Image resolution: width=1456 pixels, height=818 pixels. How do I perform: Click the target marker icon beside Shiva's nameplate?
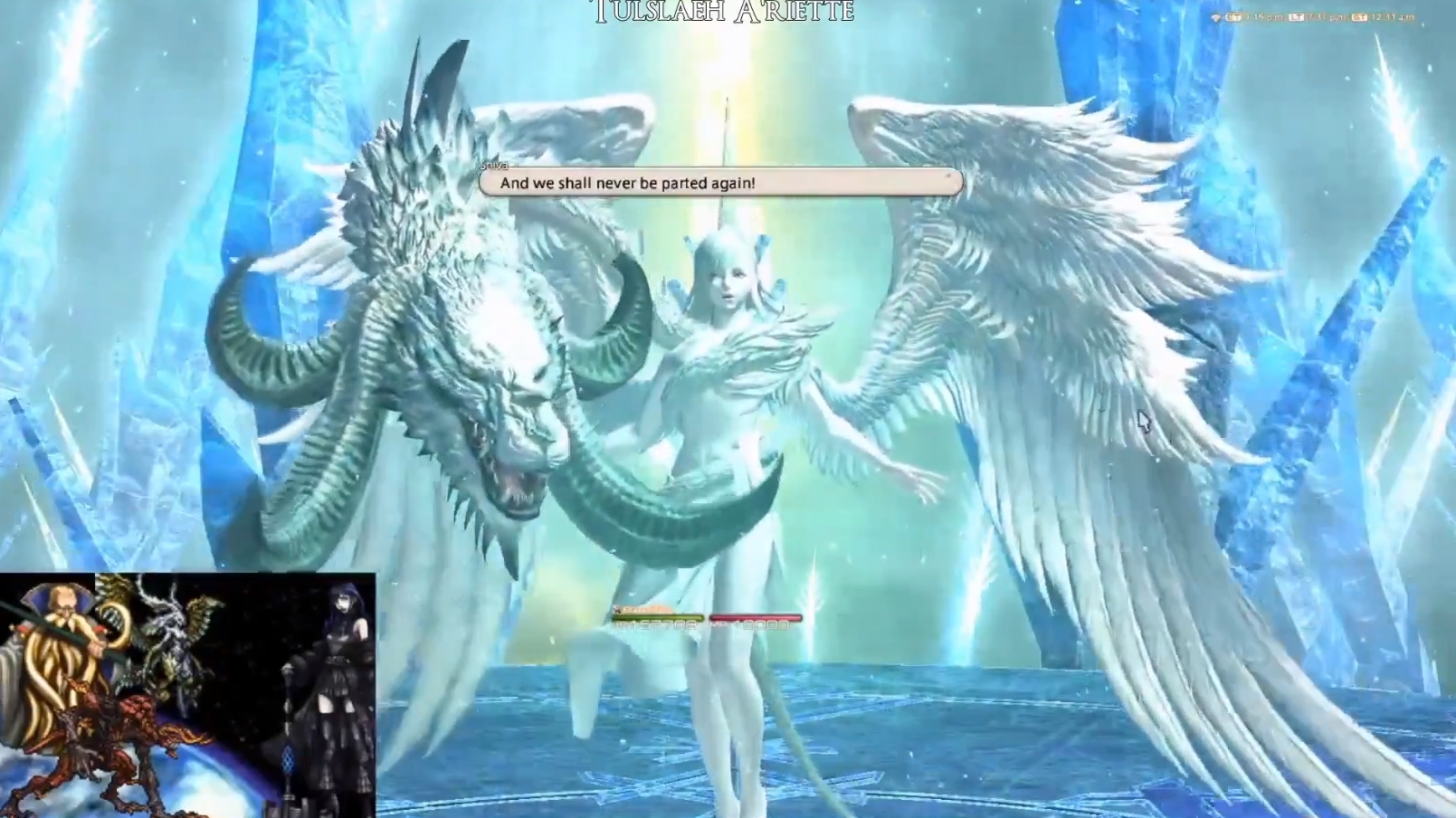click(x=617, y=610)
